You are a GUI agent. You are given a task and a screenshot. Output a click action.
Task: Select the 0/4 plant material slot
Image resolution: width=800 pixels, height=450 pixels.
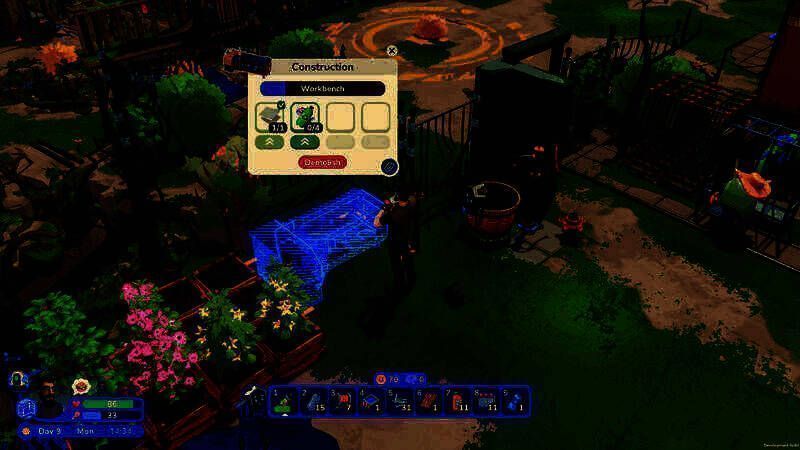pos(305,118)
